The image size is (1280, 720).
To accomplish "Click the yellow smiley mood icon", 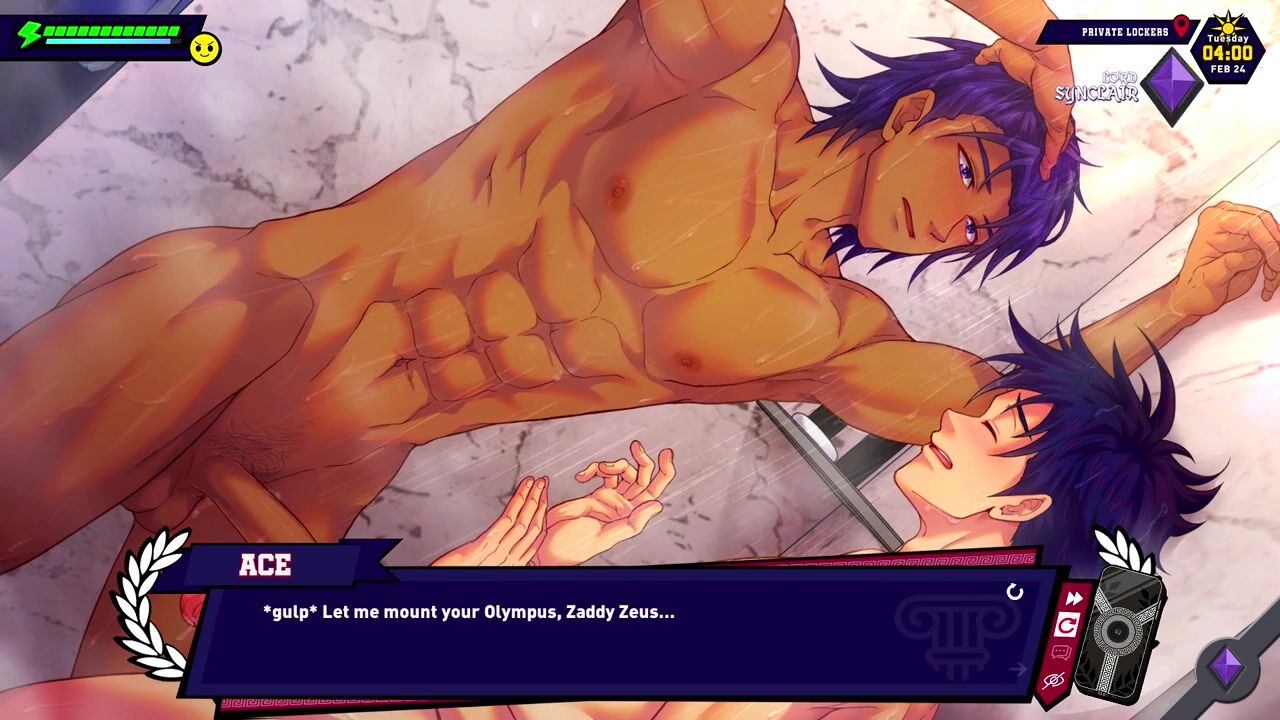I will click(205, 48).
